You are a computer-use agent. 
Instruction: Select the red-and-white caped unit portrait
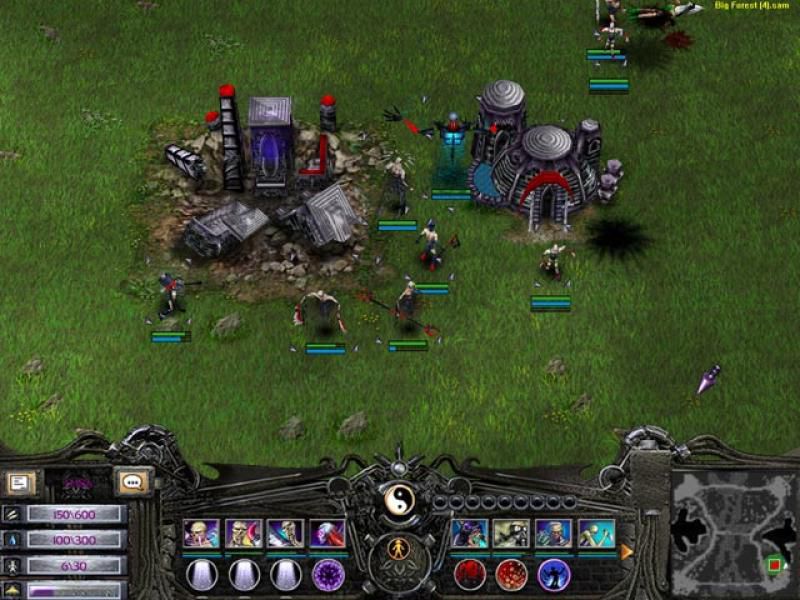(x=327, y=533)
